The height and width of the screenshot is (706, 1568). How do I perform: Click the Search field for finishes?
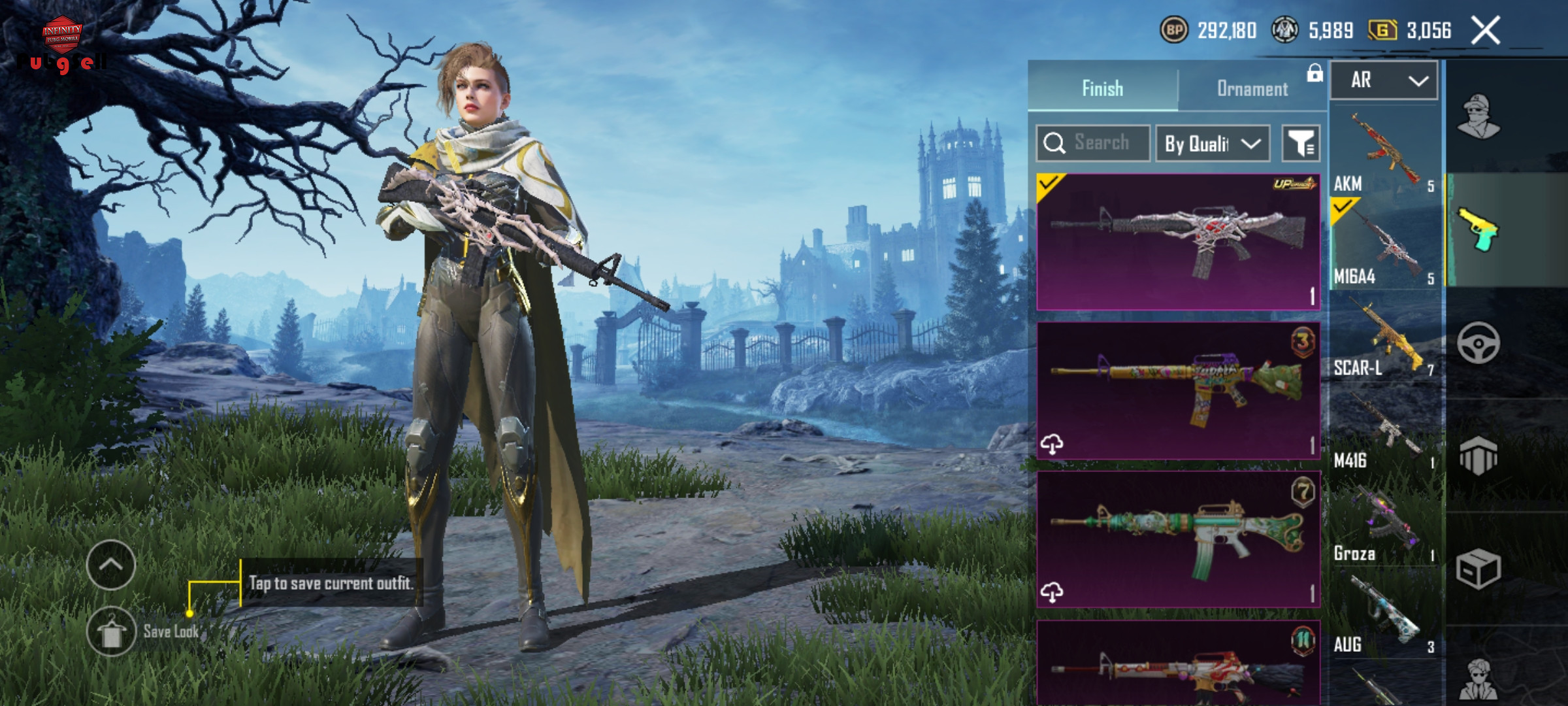click(1093, 143)
